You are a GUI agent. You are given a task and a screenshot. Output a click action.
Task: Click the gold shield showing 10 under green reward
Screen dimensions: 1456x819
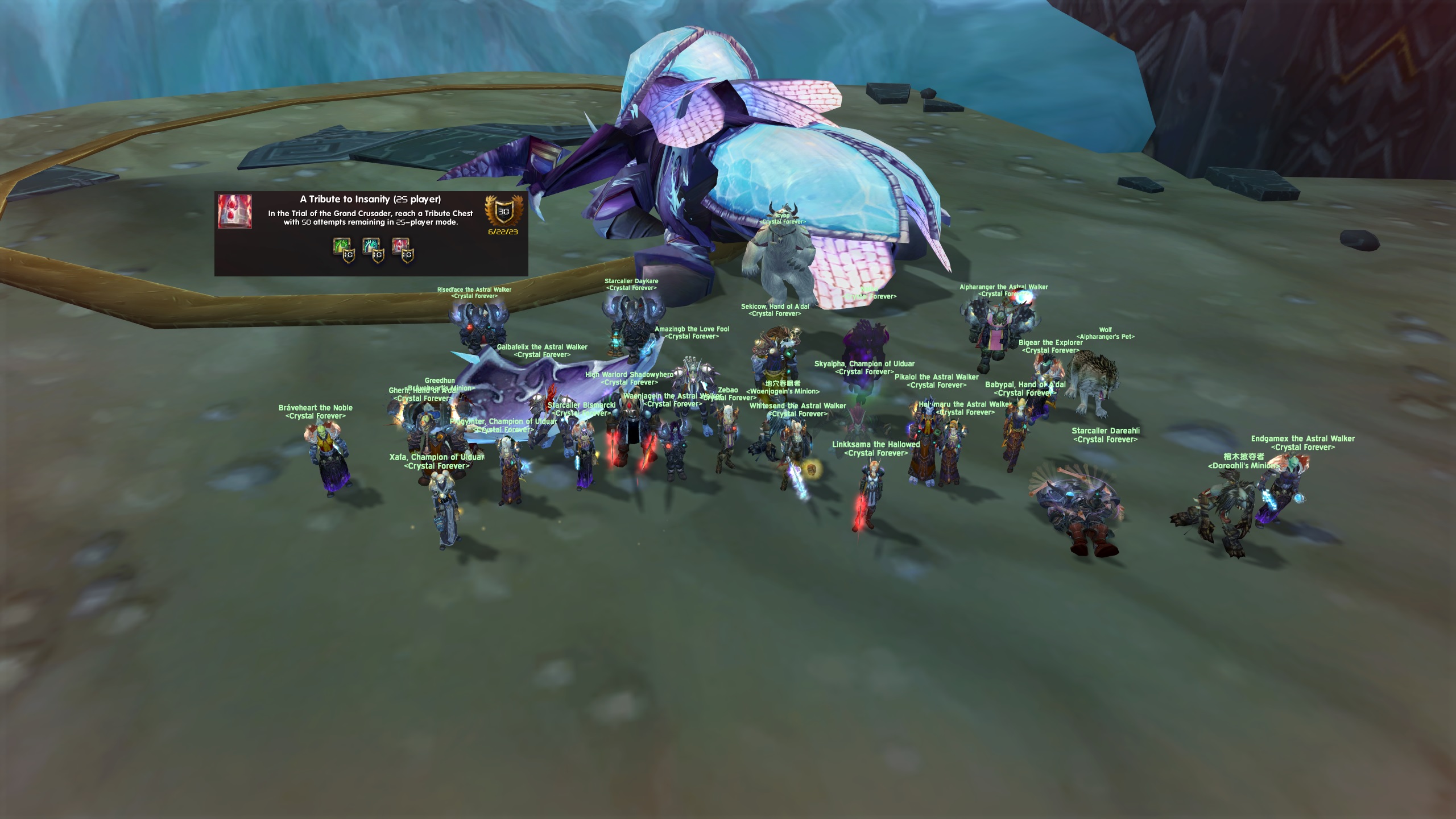click(x=350, y=259)
